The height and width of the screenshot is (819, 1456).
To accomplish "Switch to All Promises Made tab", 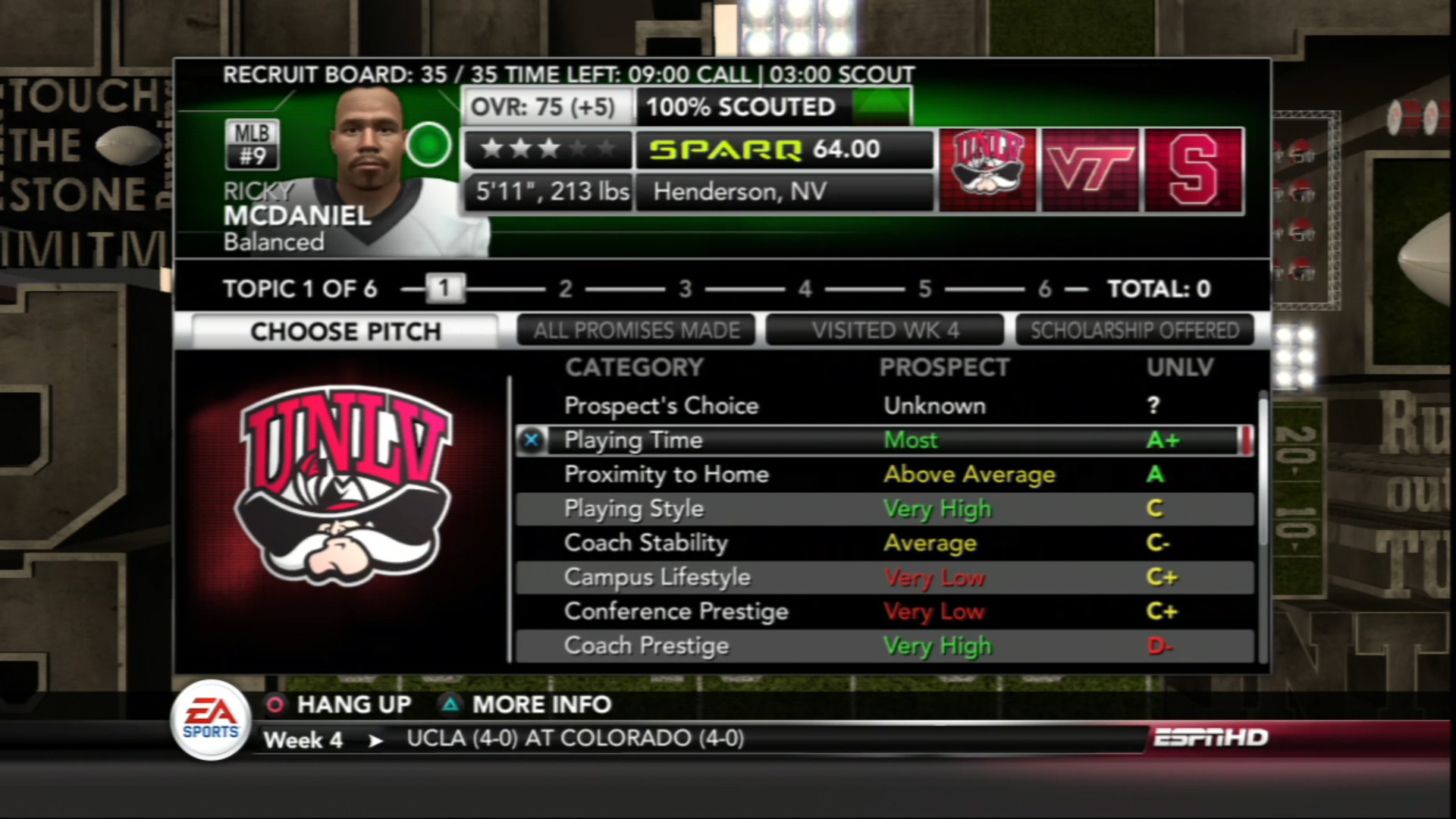I will tap(636, 331).
